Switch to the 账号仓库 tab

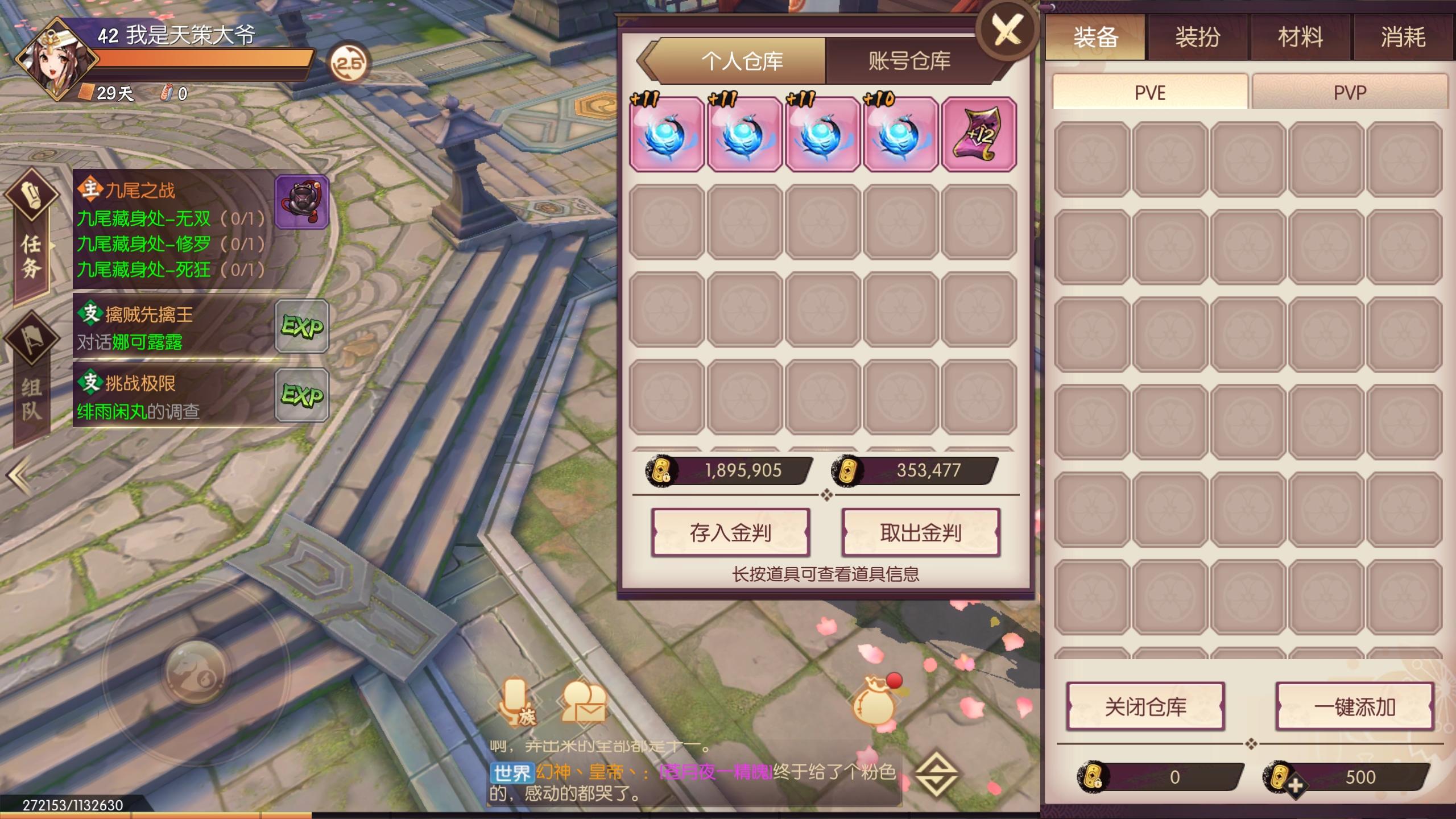click(x=907, y=61)
